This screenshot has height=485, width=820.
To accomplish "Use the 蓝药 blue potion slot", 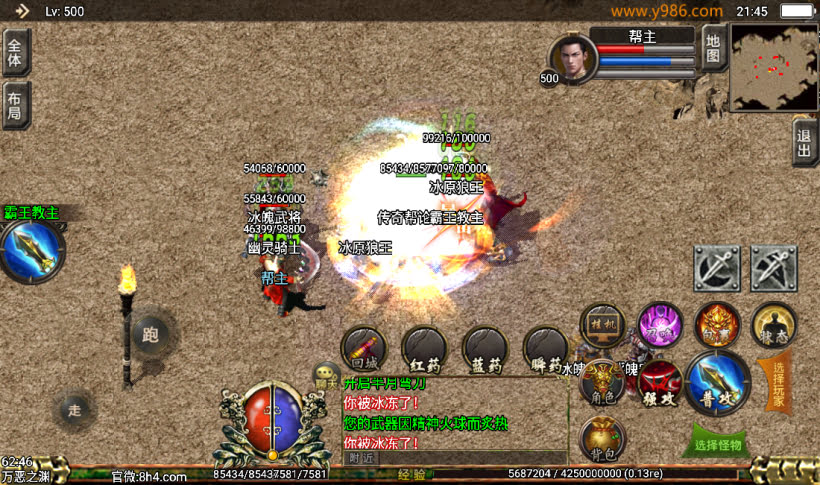I will click(x=485, y=348).
